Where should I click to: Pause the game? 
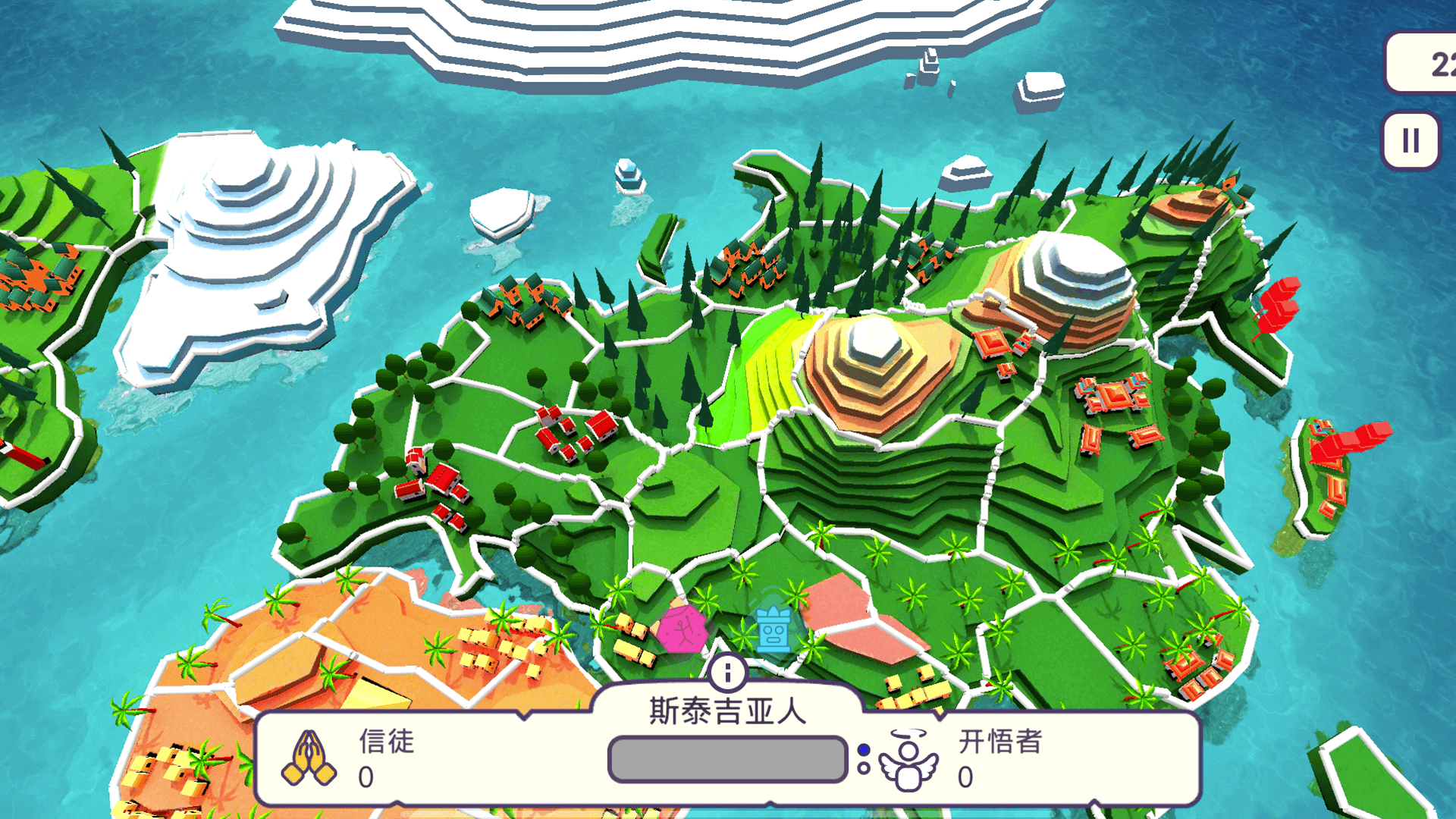point(1410,139)
